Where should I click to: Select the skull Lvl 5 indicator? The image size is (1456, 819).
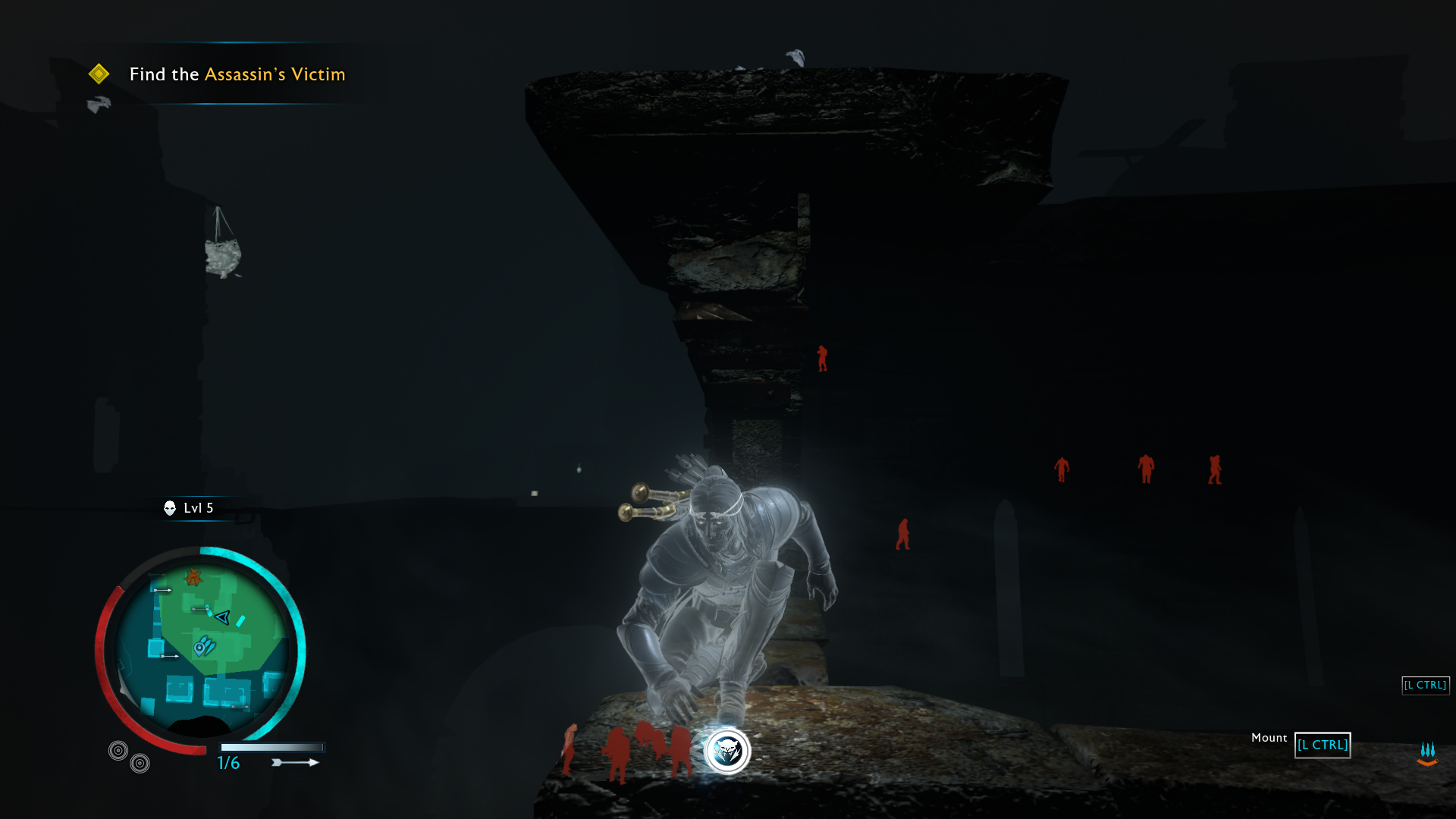click(189, 508)
